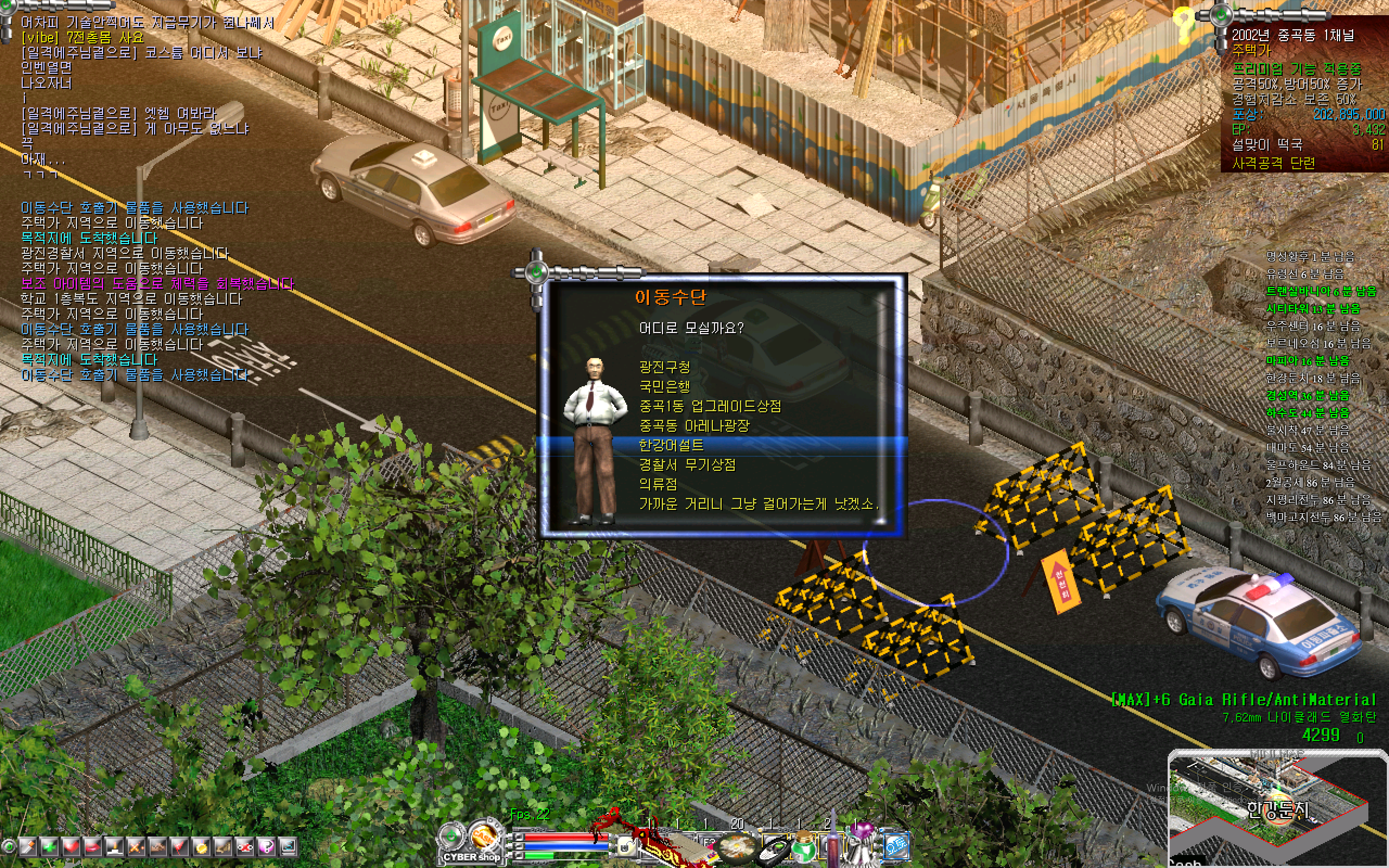Click the computer monitor icon in the emote bar
The height and width of the screenshot is (868, 1389).
pos(289,848)
